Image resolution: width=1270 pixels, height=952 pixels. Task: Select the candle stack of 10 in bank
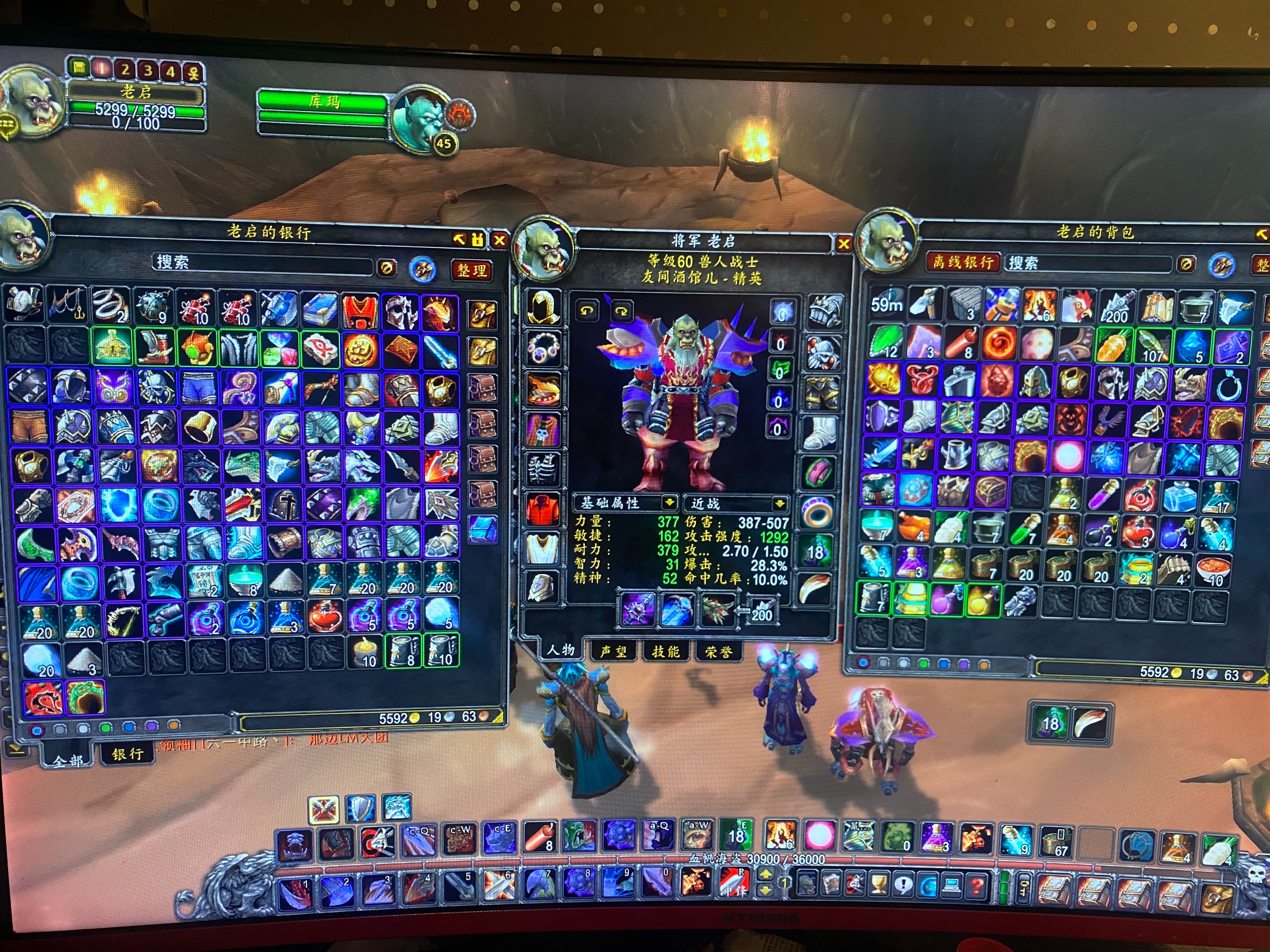coord(364,653)
